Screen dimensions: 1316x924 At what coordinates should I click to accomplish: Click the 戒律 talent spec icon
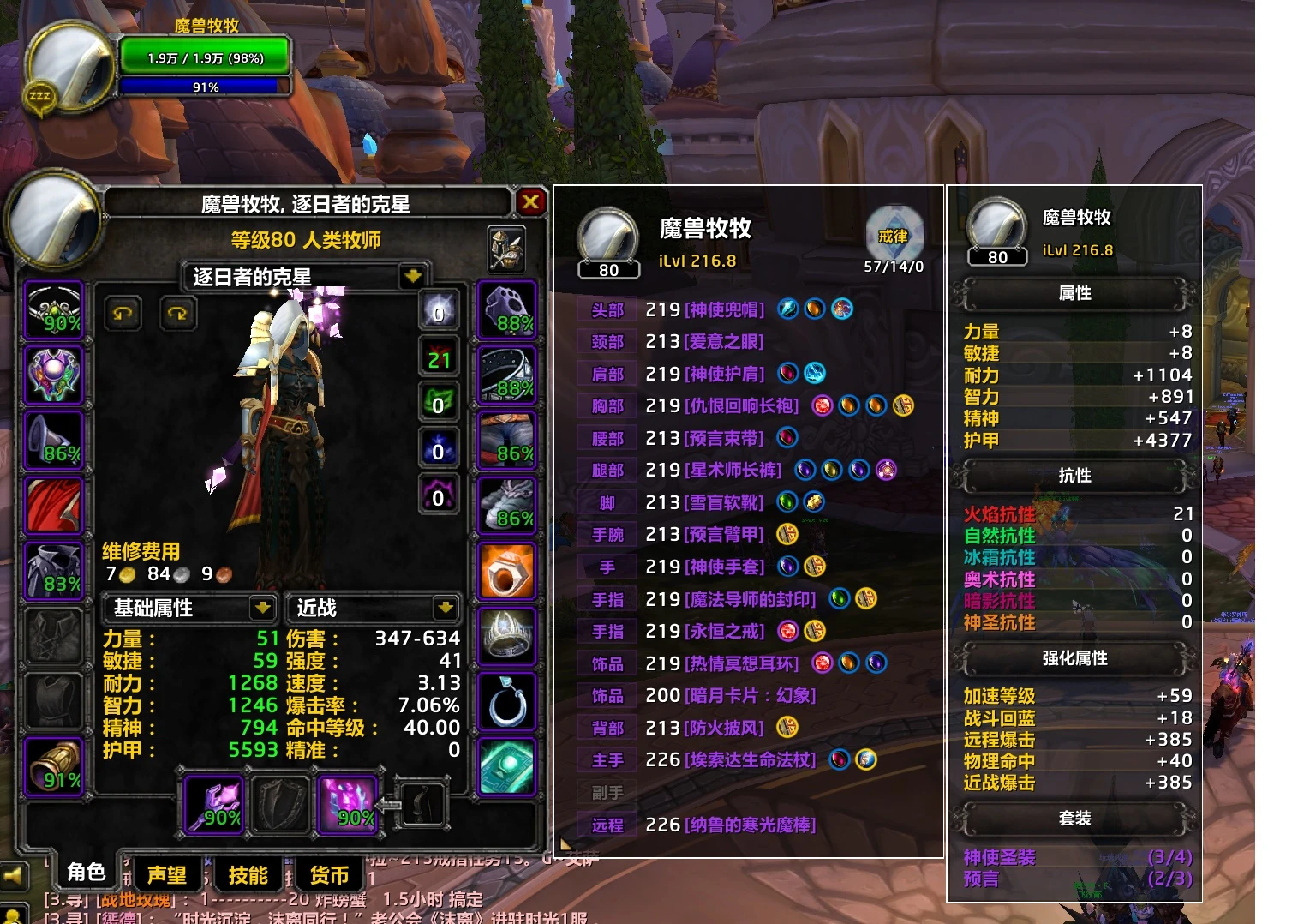(894, 234)
